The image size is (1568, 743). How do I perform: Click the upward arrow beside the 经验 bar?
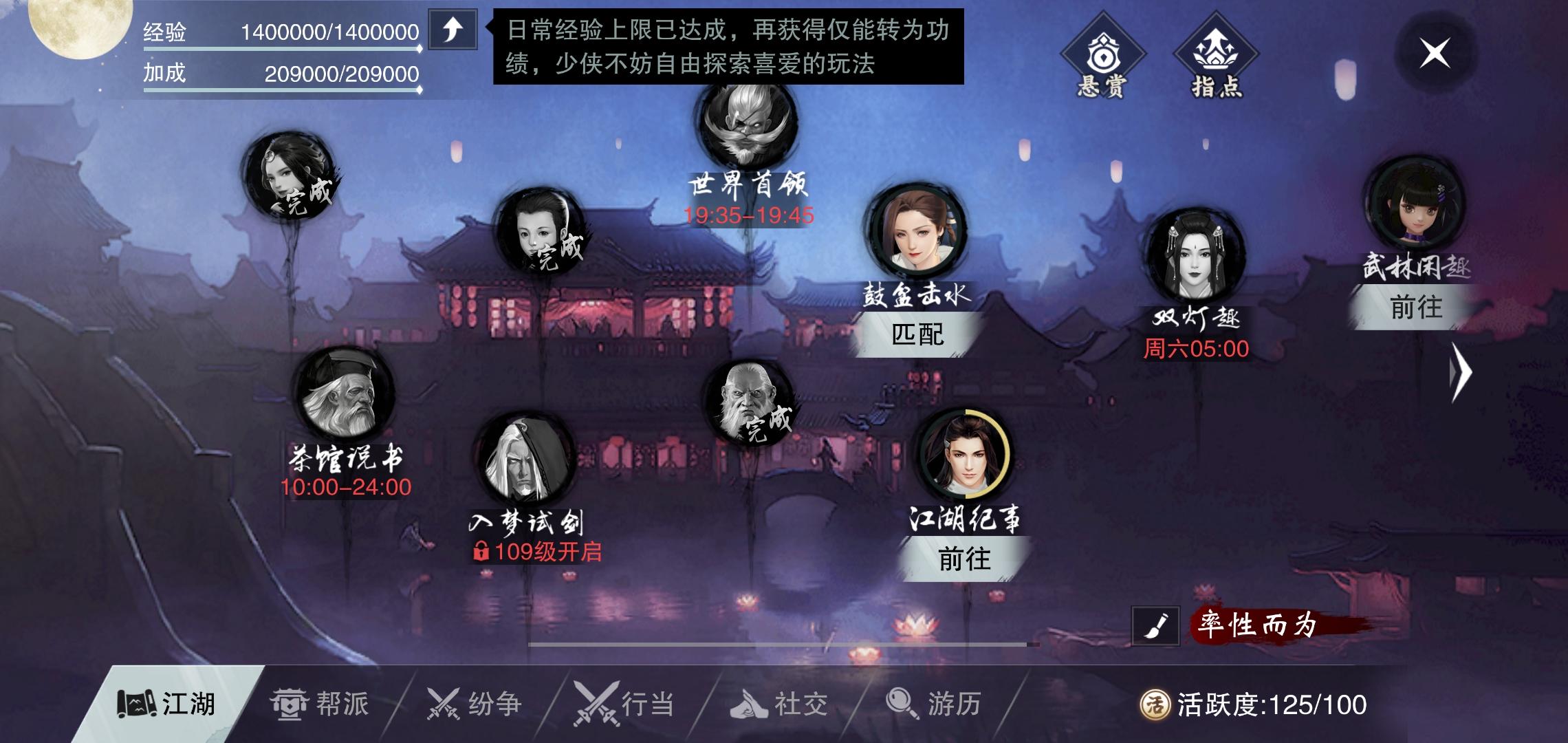pos(453,30)
